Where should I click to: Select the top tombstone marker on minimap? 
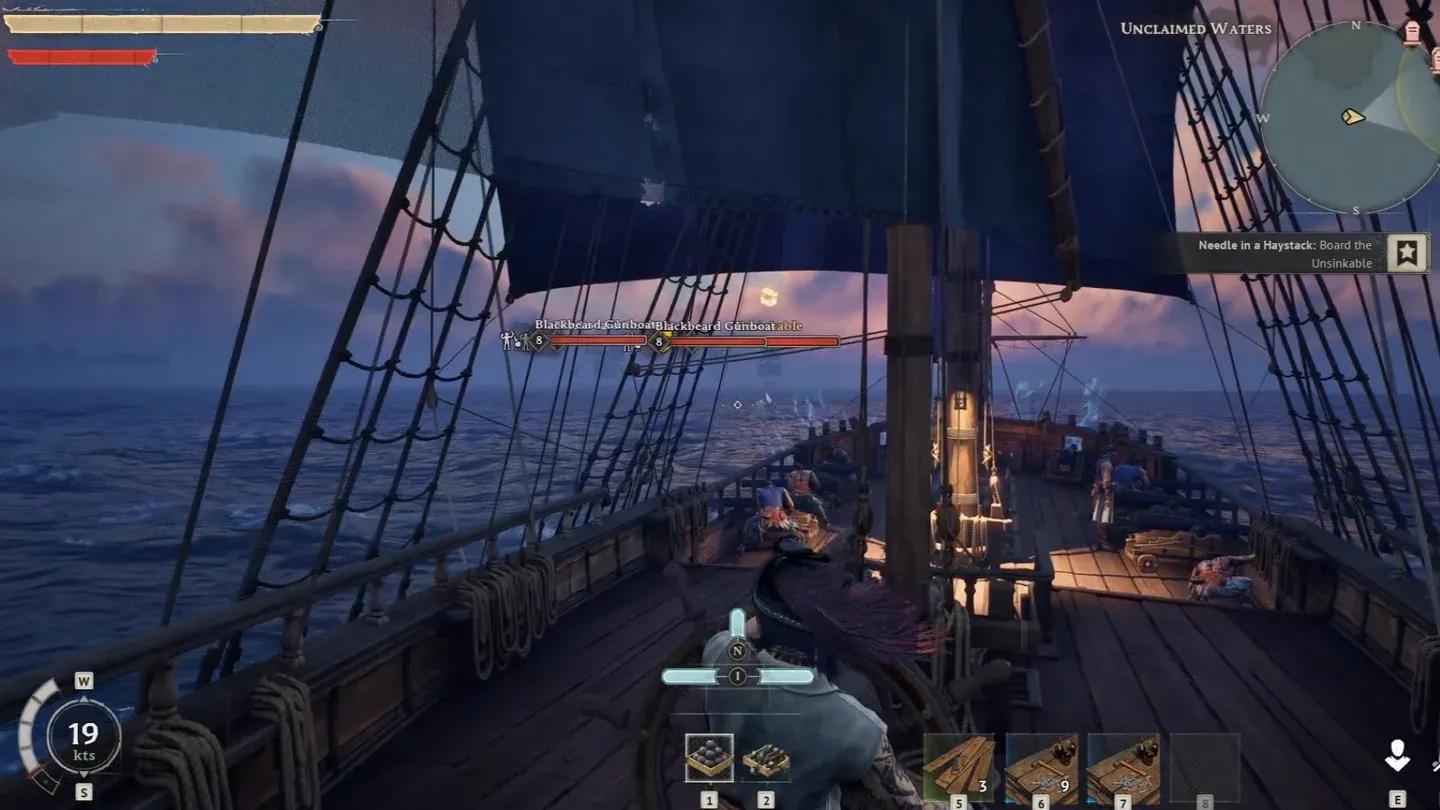click(x=1412, y=32)
